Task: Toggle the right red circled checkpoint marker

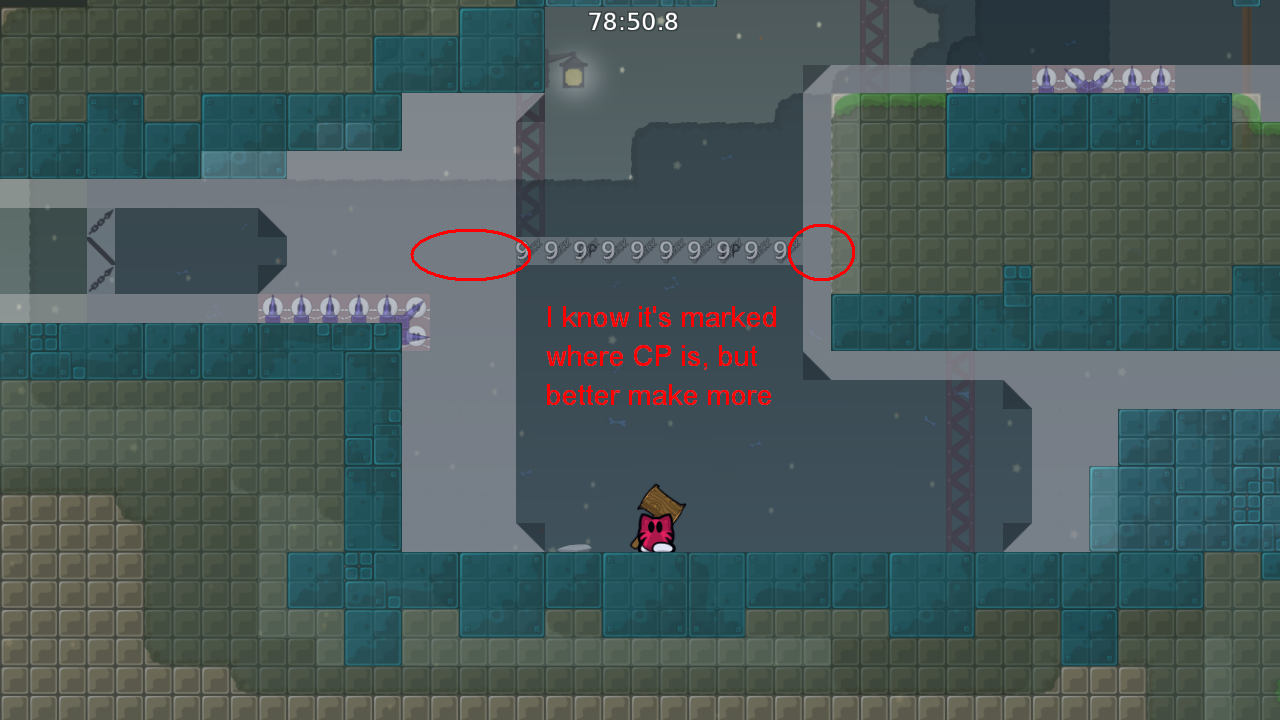Action: 823,253
